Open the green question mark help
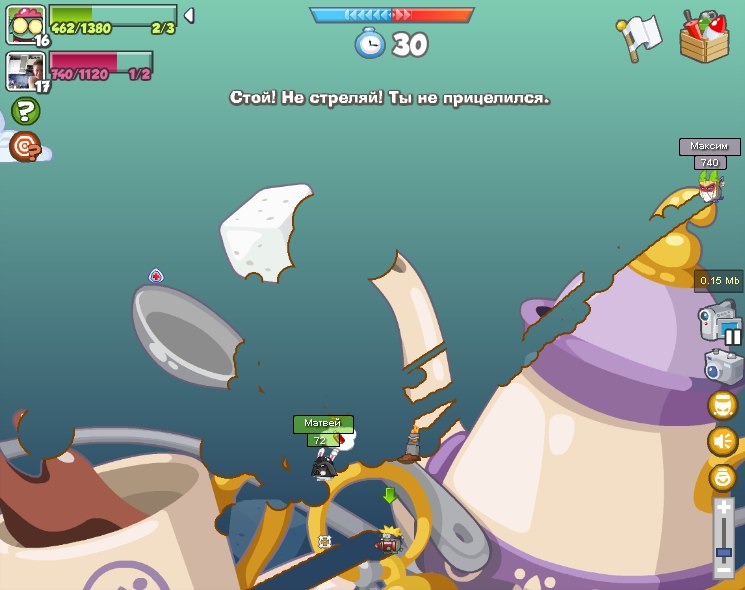 [25, 111]
